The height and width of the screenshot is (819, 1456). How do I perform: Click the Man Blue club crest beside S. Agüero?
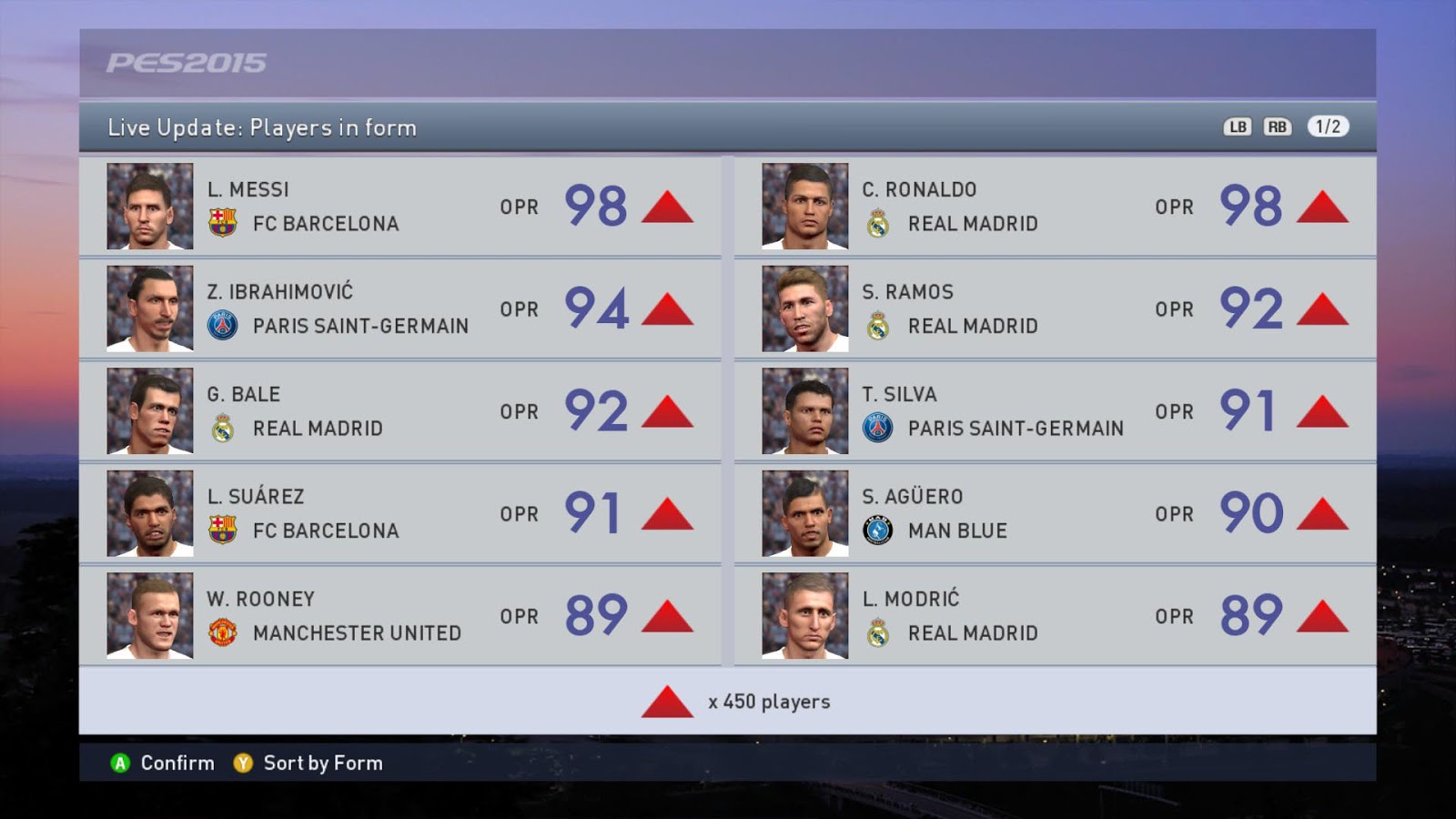coord(878,531)
